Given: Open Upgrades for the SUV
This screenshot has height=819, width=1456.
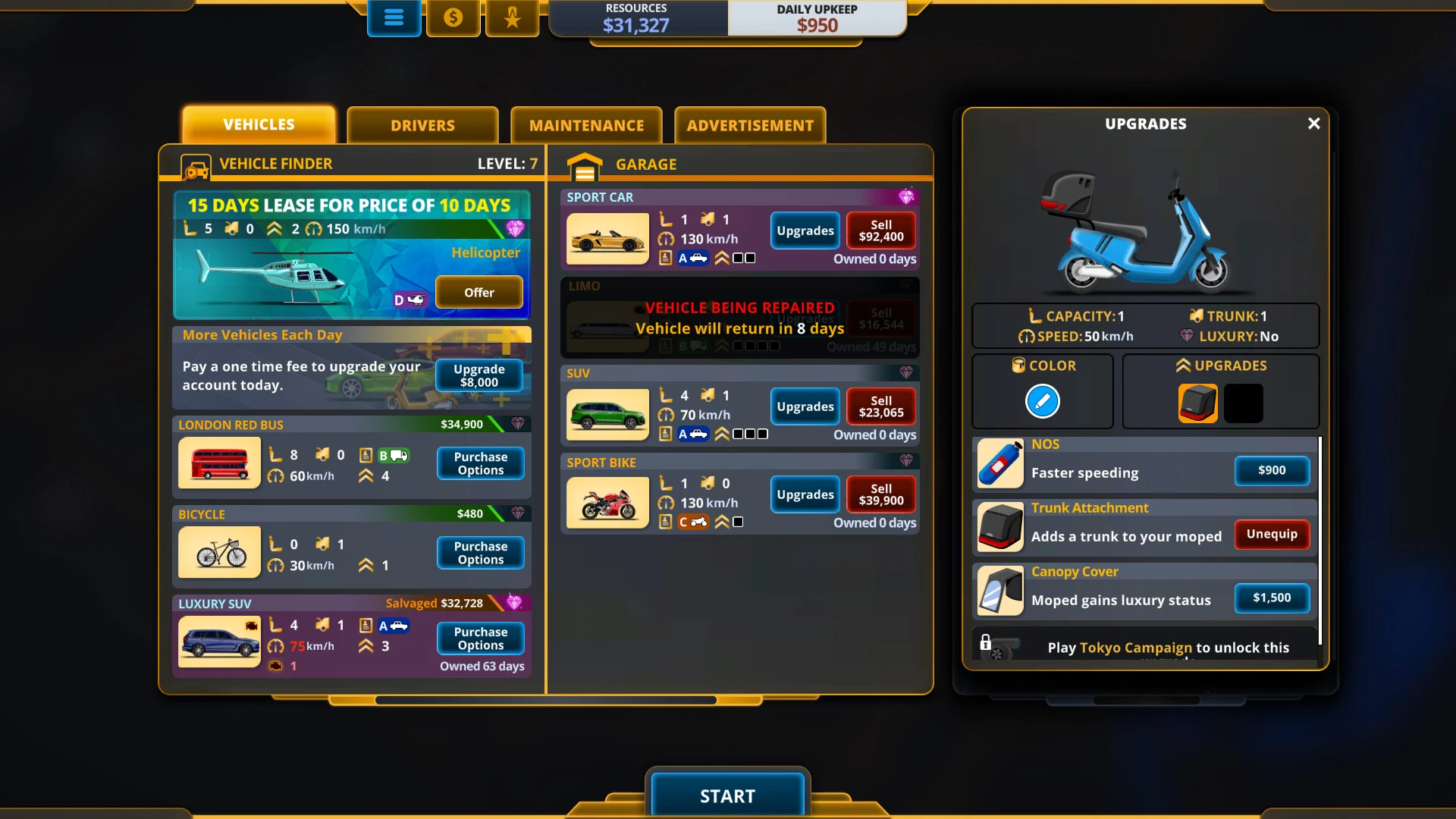Looking at the screenshot, I should pos(805,406).
